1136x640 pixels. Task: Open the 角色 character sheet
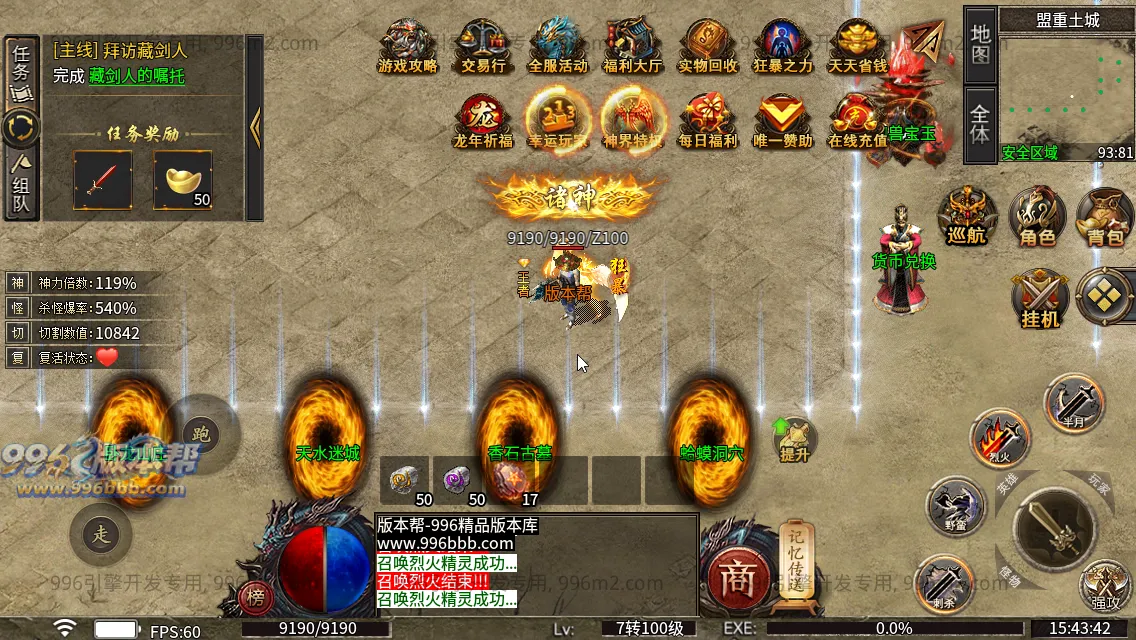click(x=1036, y=215)
